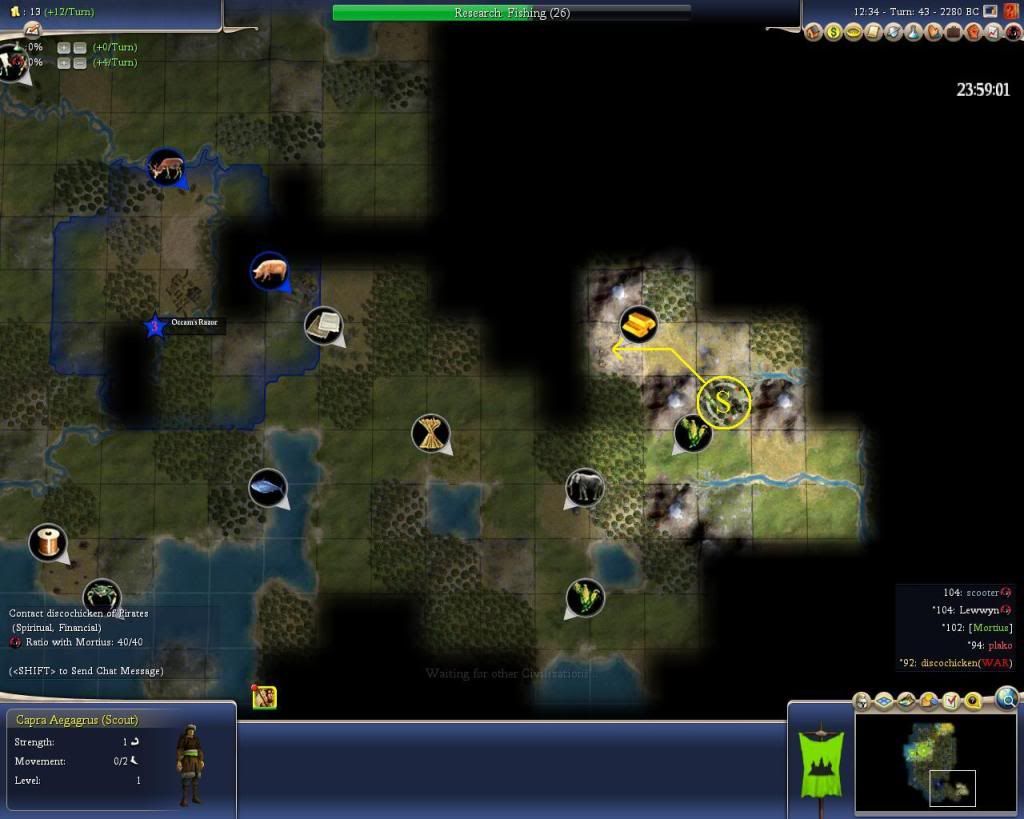Open the red Civilopedia question mark book

tap(1009, 11)
